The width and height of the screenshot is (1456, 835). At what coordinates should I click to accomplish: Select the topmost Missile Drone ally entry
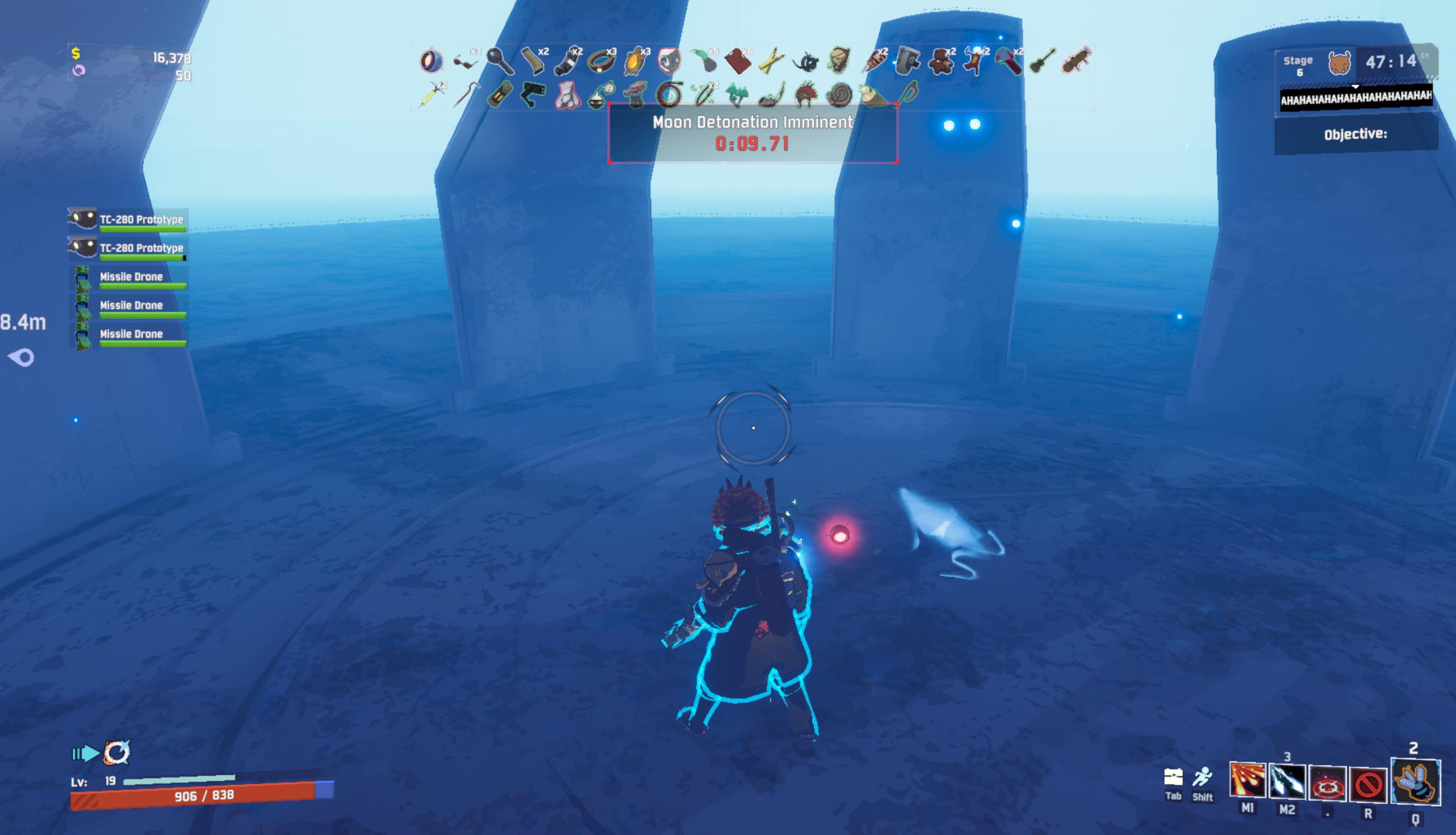pos(131,276)
